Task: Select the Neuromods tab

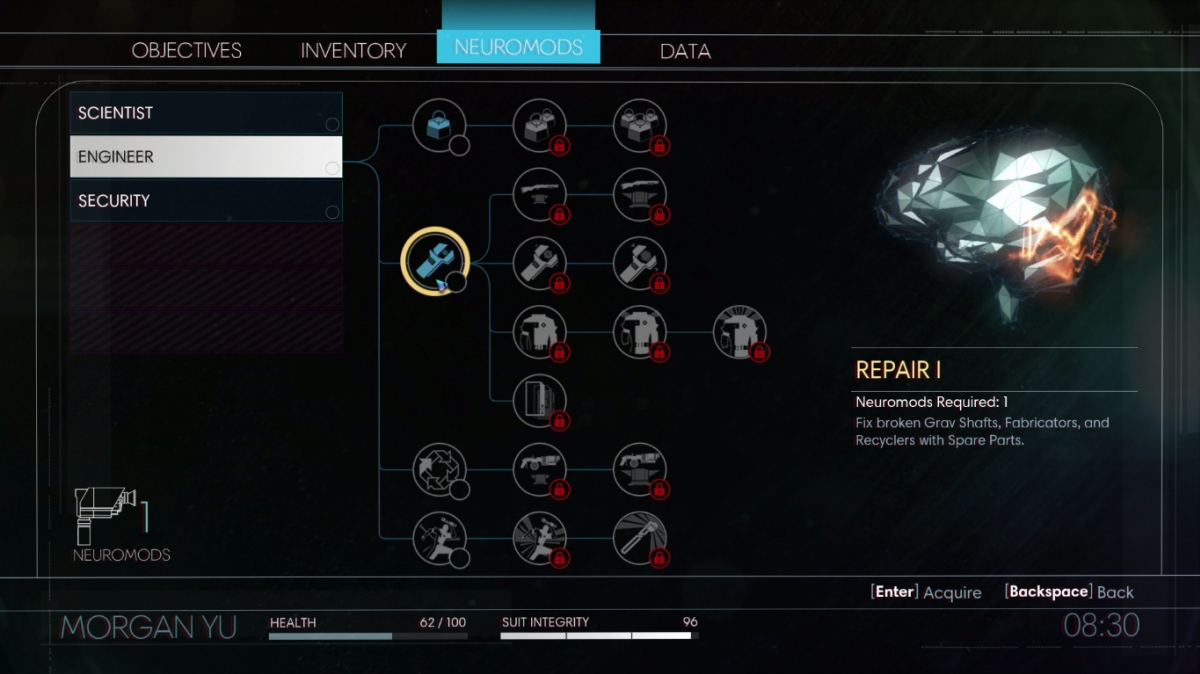Action: [x=518, y=47]
